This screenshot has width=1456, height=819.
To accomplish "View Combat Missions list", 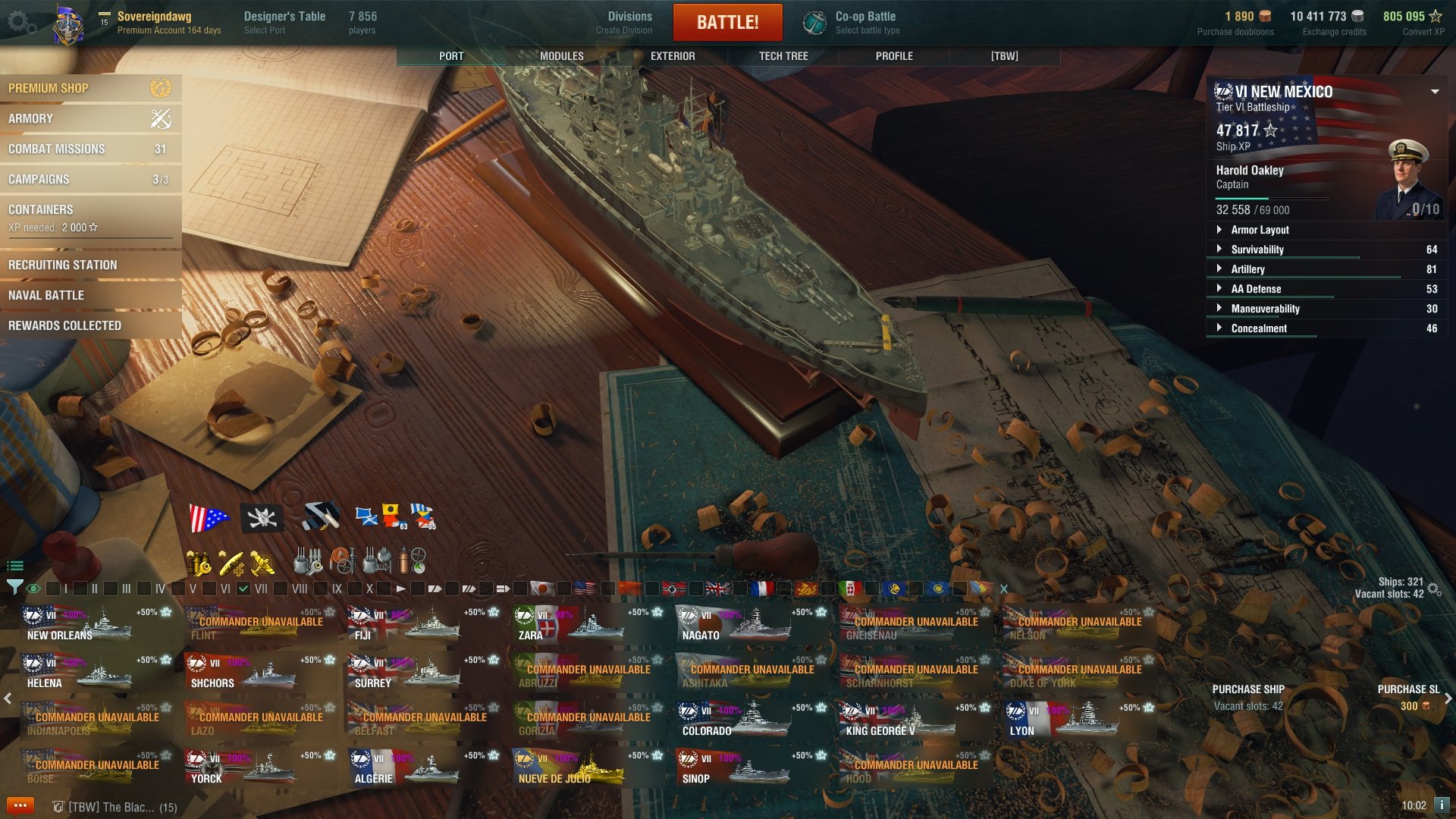I will tap(90, 149).
